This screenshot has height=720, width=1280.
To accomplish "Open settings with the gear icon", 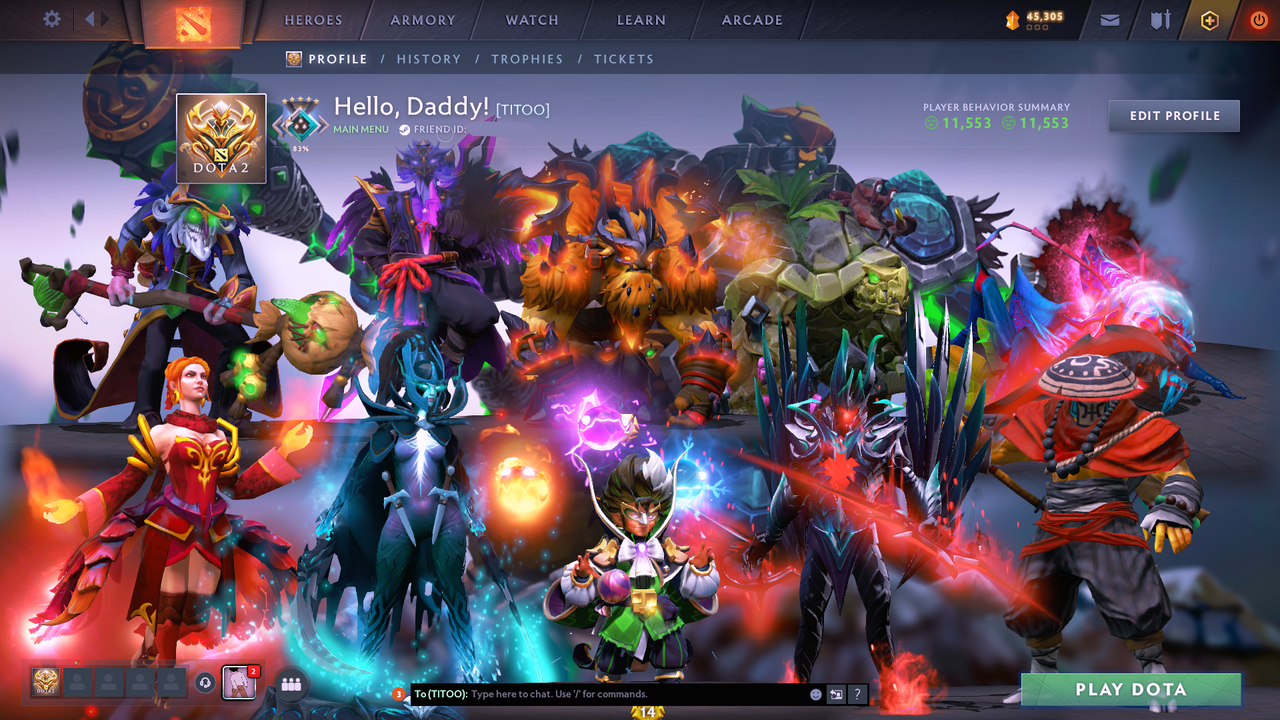I will tap(50, 19).
